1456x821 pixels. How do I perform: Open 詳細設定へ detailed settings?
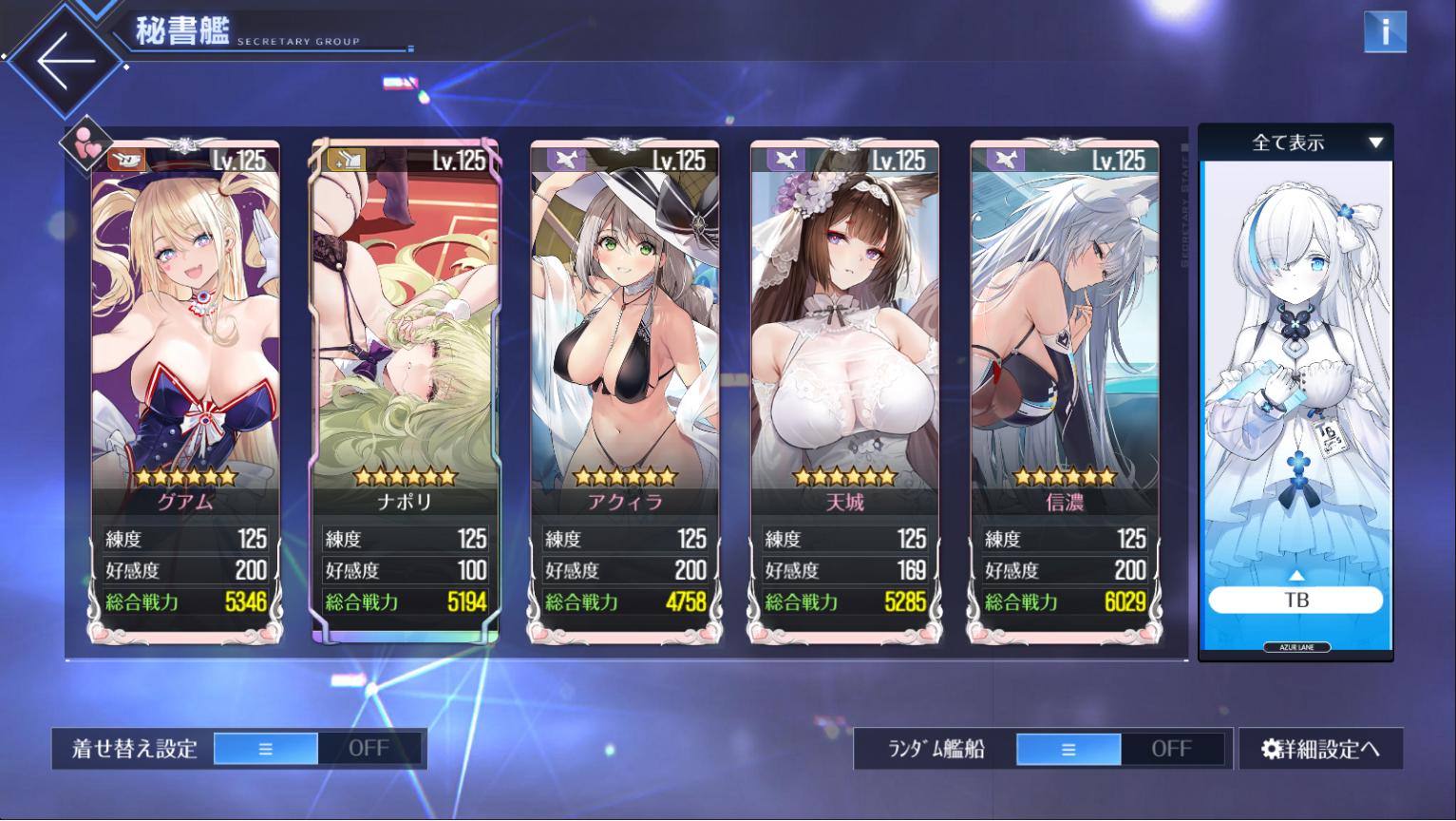click(1320, 750)
